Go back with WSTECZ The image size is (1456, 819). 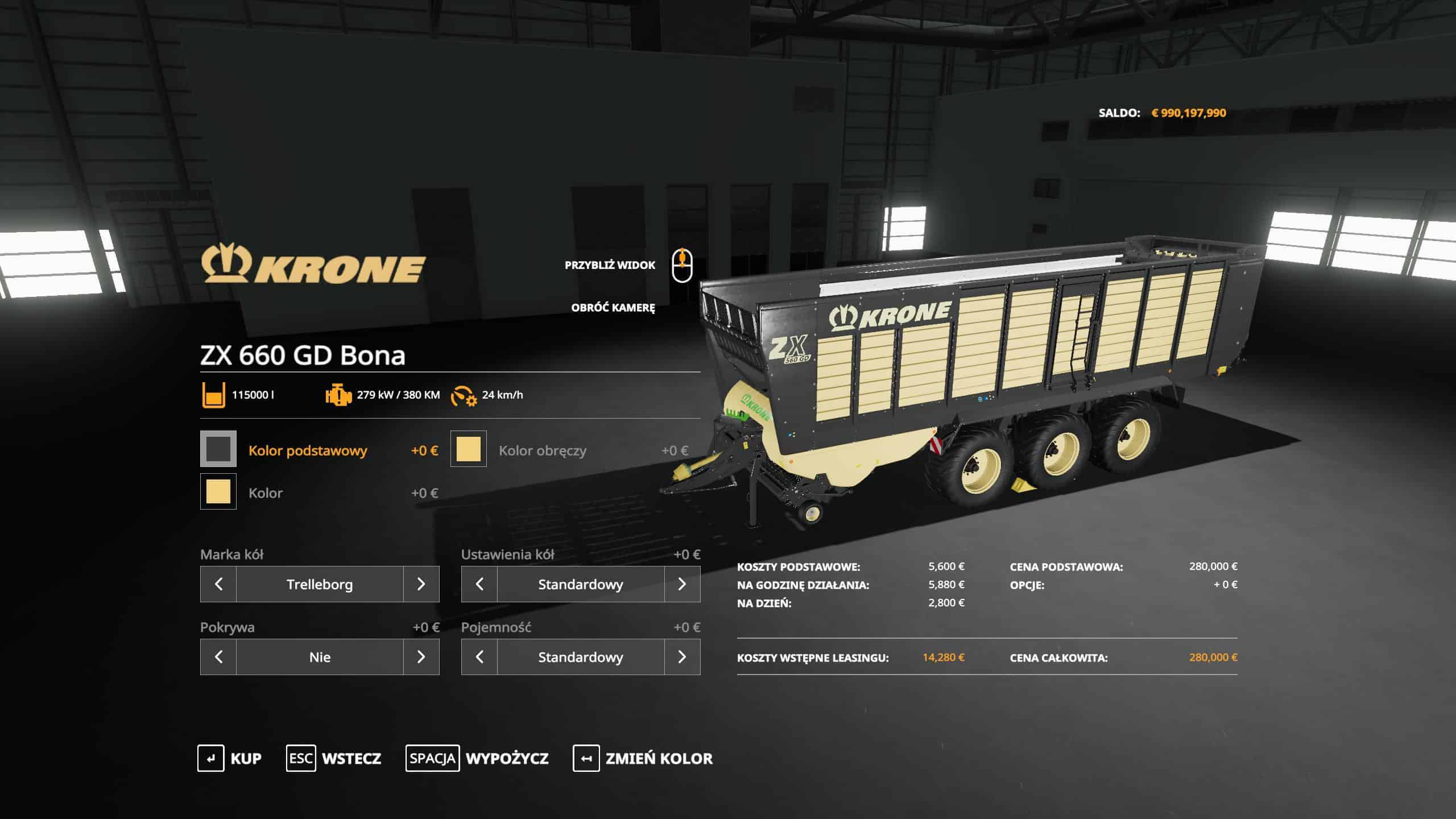334,758
